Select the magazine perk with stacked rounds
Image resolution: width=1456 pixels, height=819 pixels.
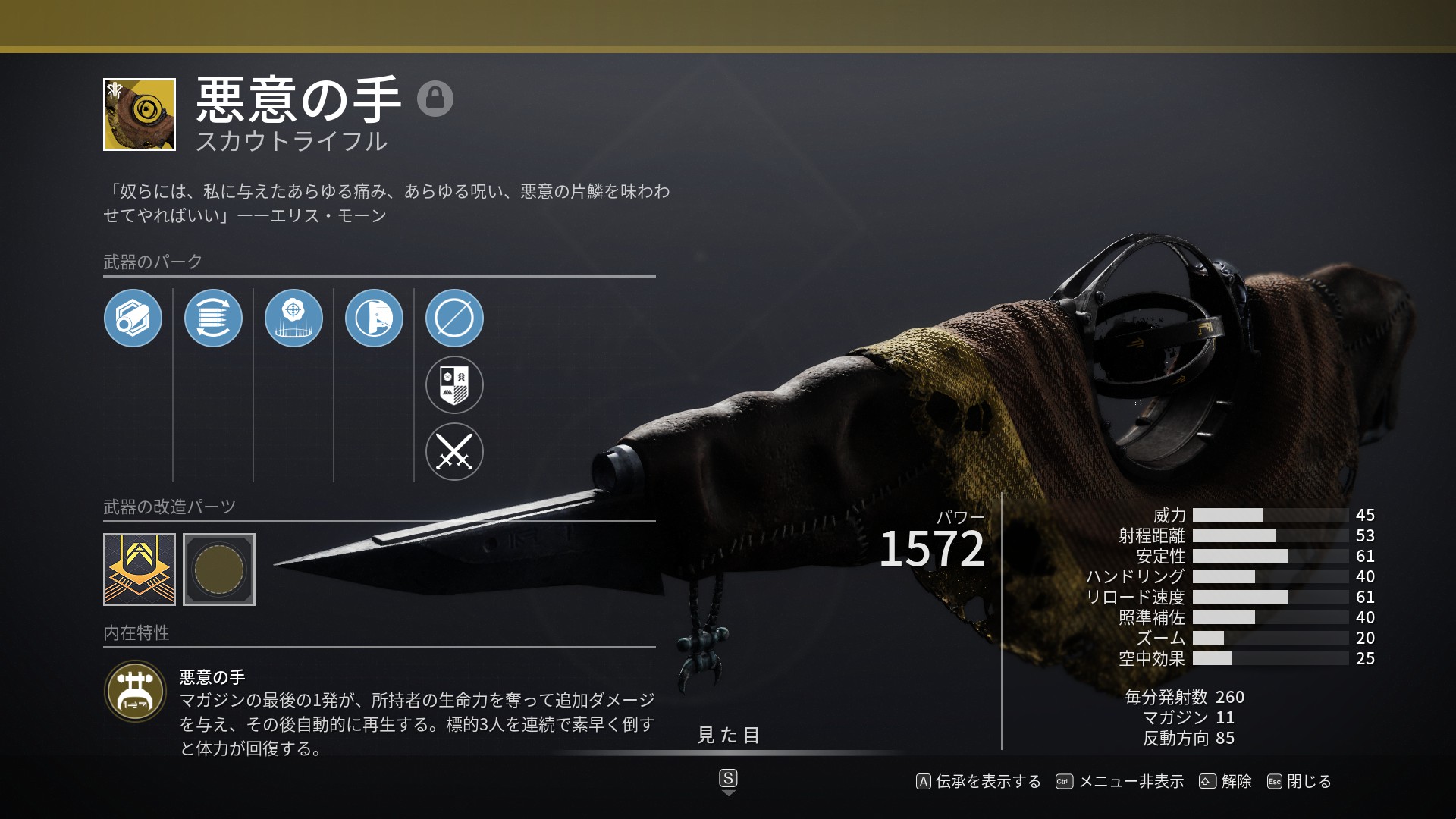(x=213, y=318)
